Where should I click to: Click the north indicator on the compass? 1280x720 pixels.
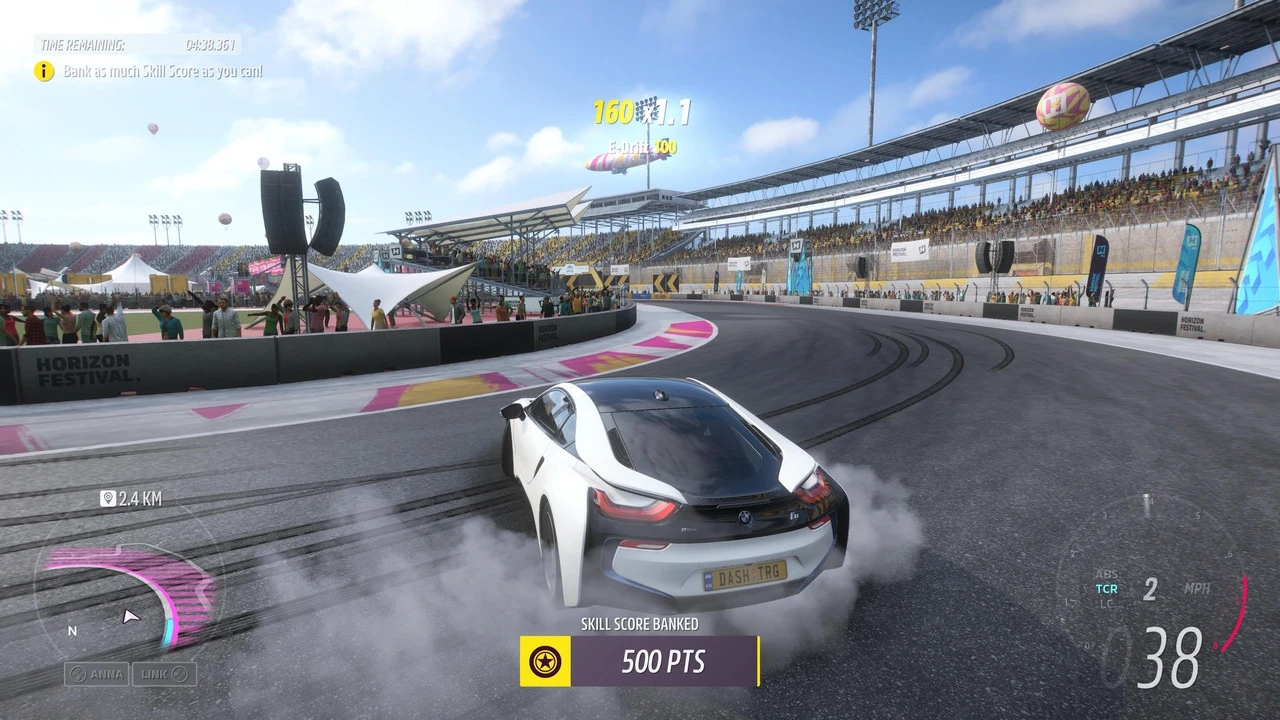(x=71, y=631)
